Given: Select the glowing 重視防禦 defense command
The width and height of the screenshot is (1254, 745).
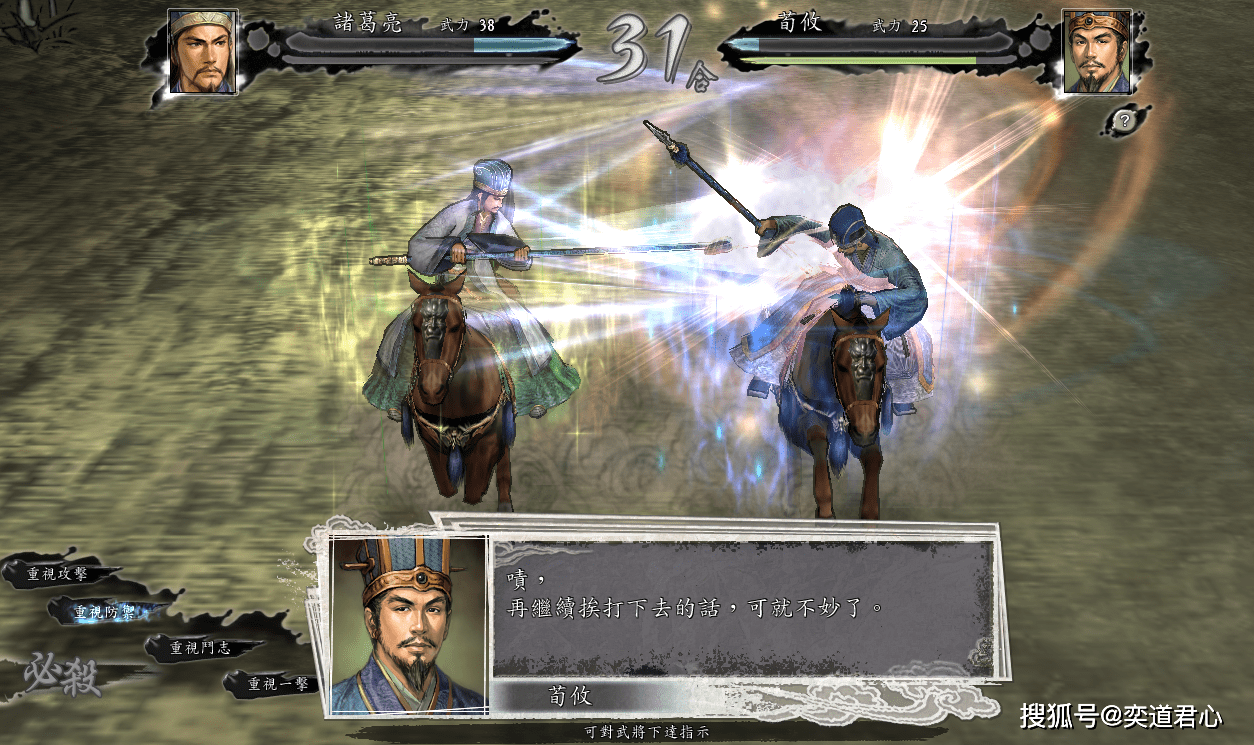Looking at the screenshot, I should click(x=108, y=612).
